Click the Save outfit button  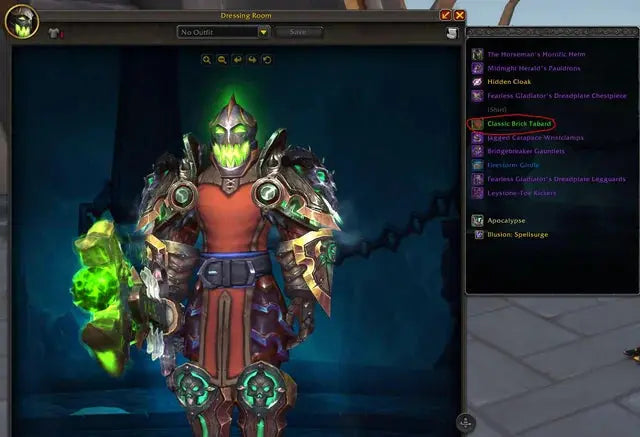coord(299,32)
